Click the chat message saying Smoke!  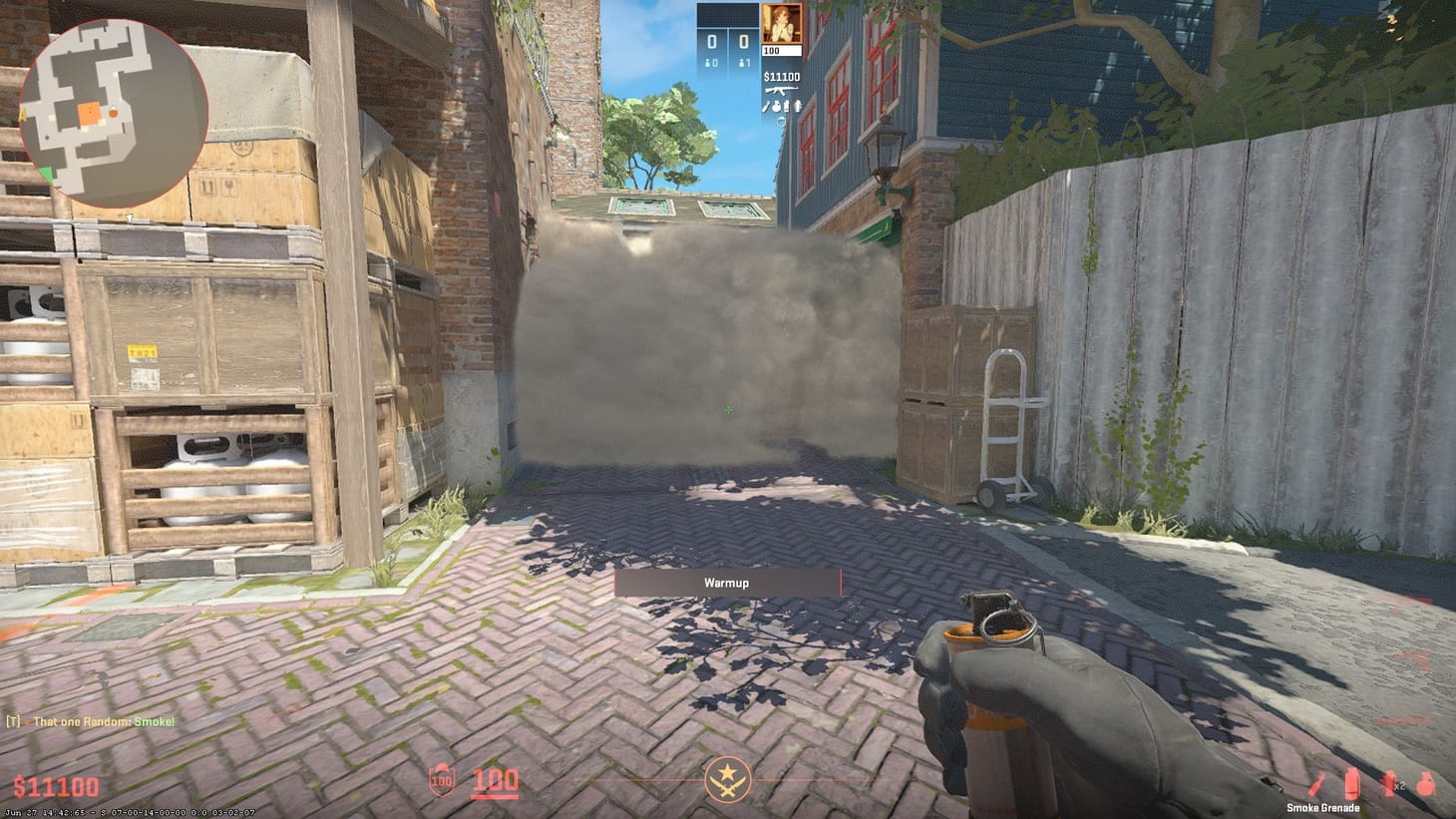(x=88, y=720)
